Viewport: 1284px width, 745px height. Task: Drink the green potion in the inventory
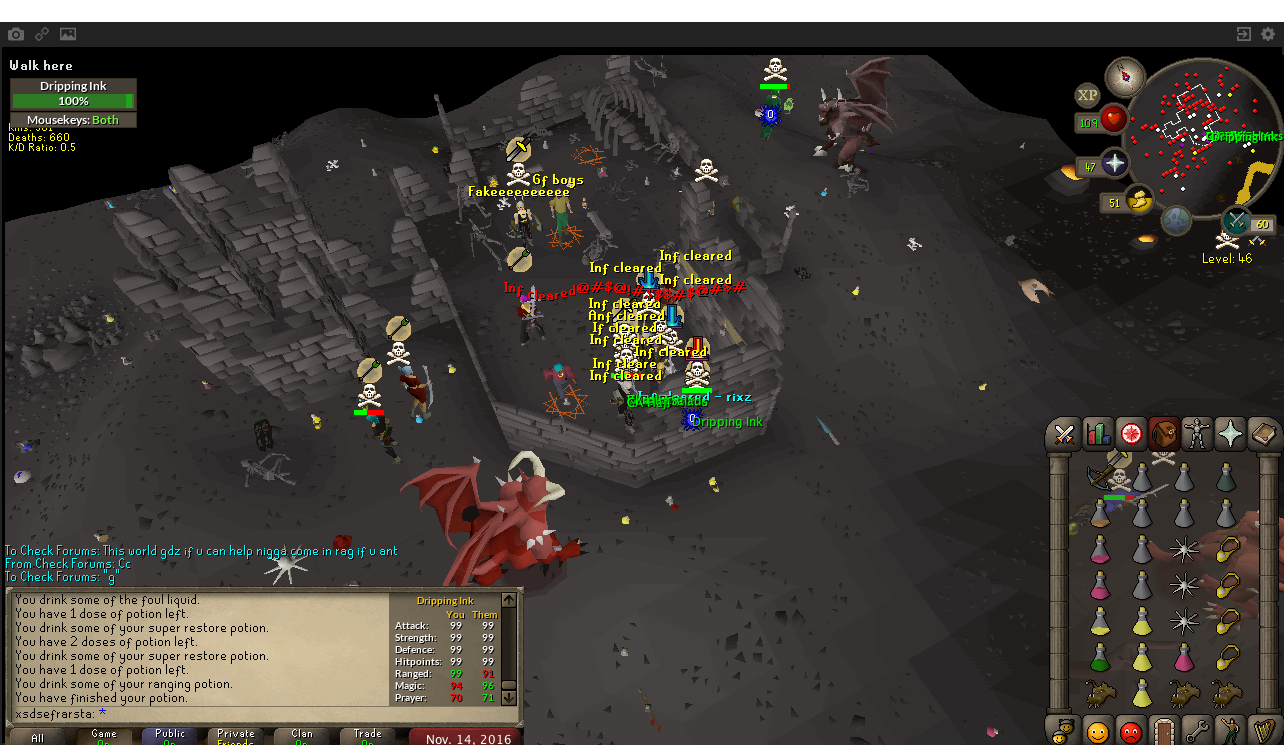tap(1100, 656)
